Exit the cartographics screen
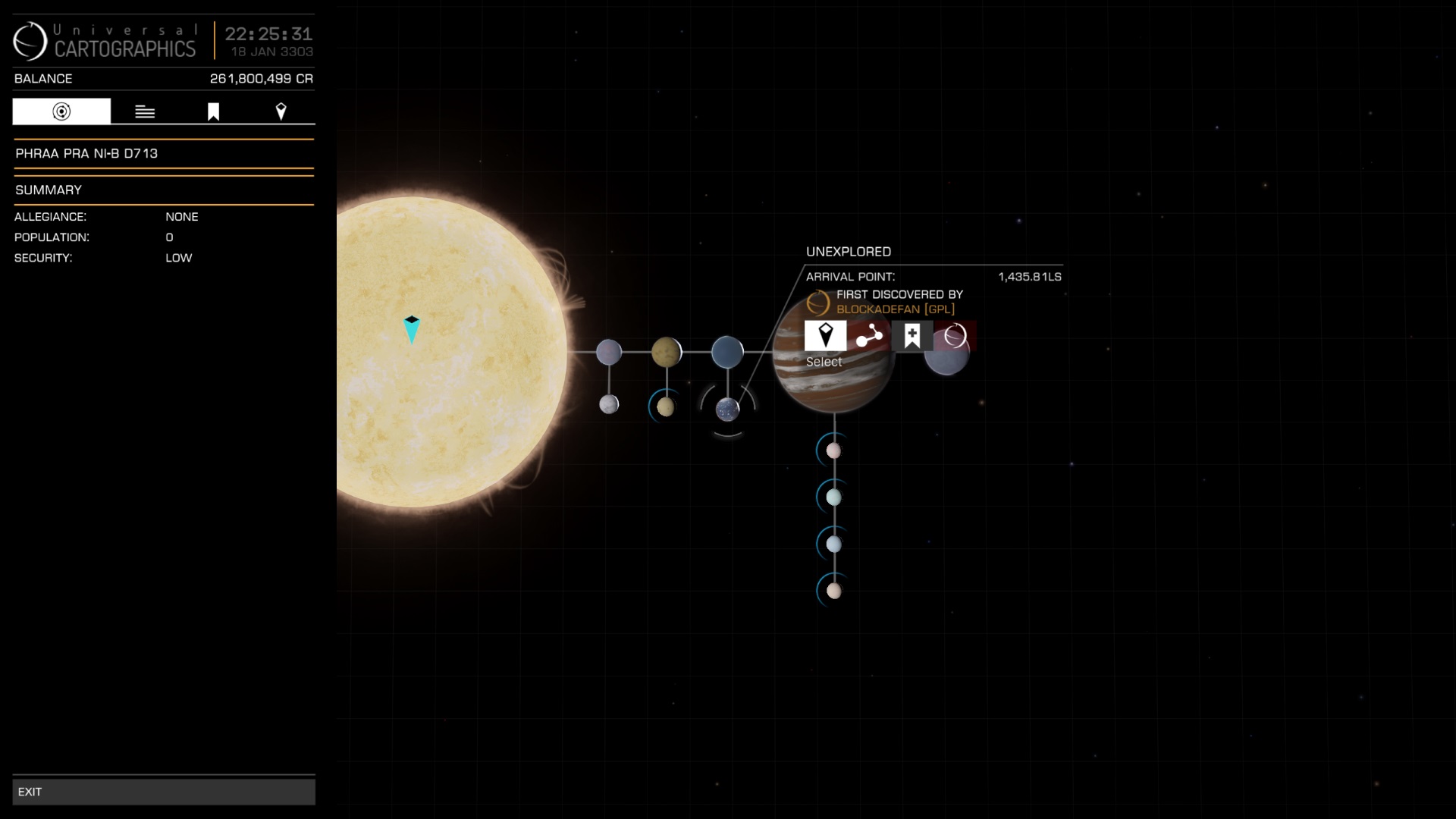 click(163, 792)
